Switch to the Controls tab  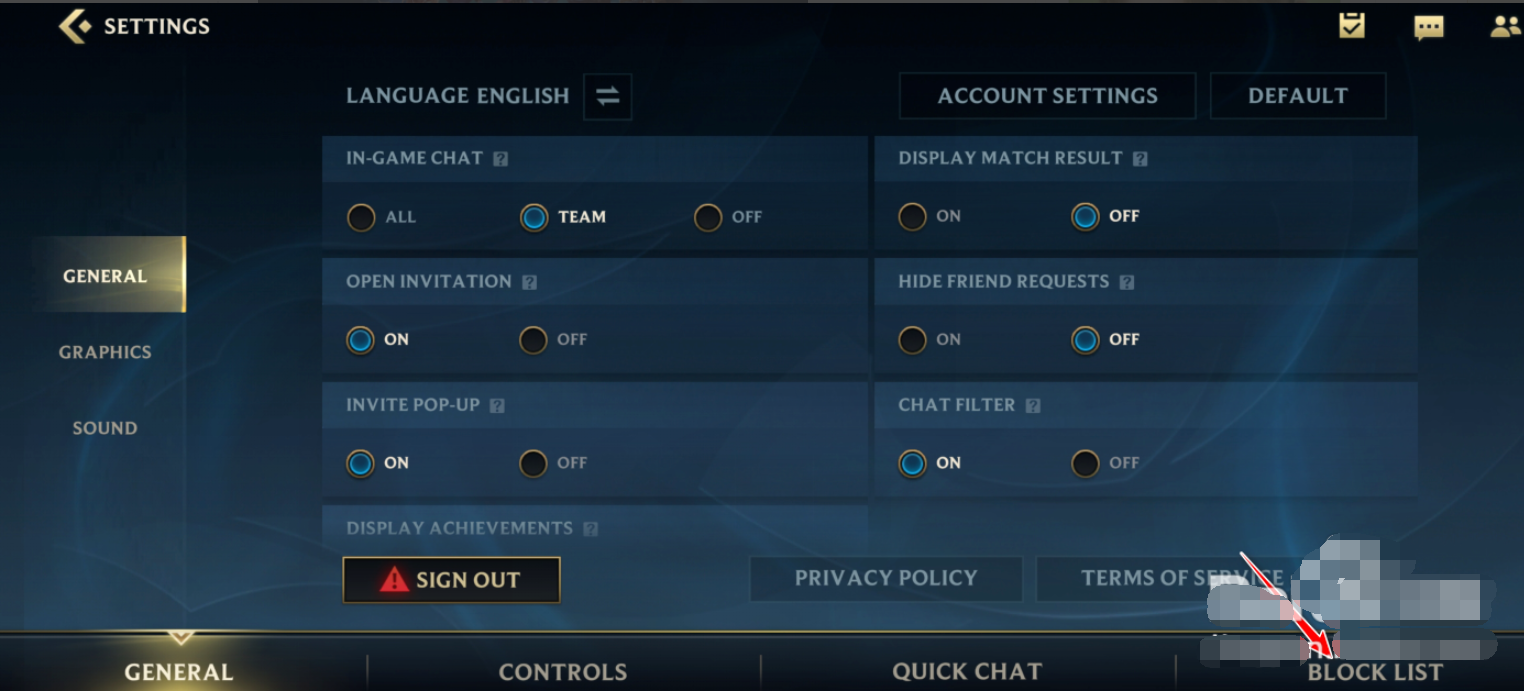pos(563,672)
